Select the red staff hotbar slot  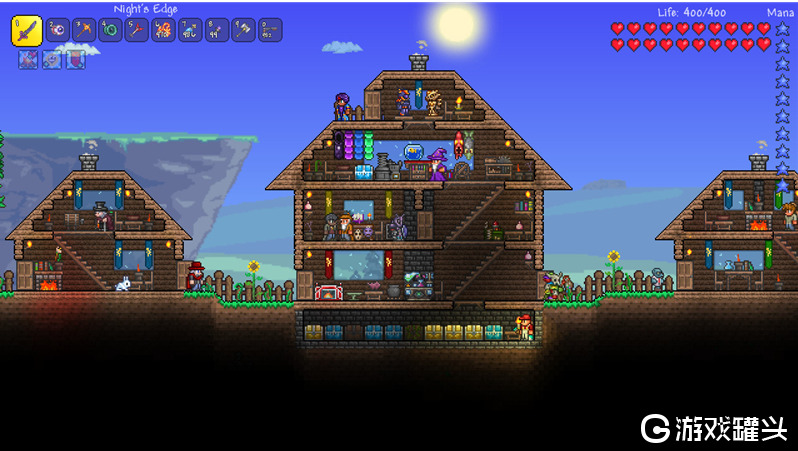(x=137, y=30)
